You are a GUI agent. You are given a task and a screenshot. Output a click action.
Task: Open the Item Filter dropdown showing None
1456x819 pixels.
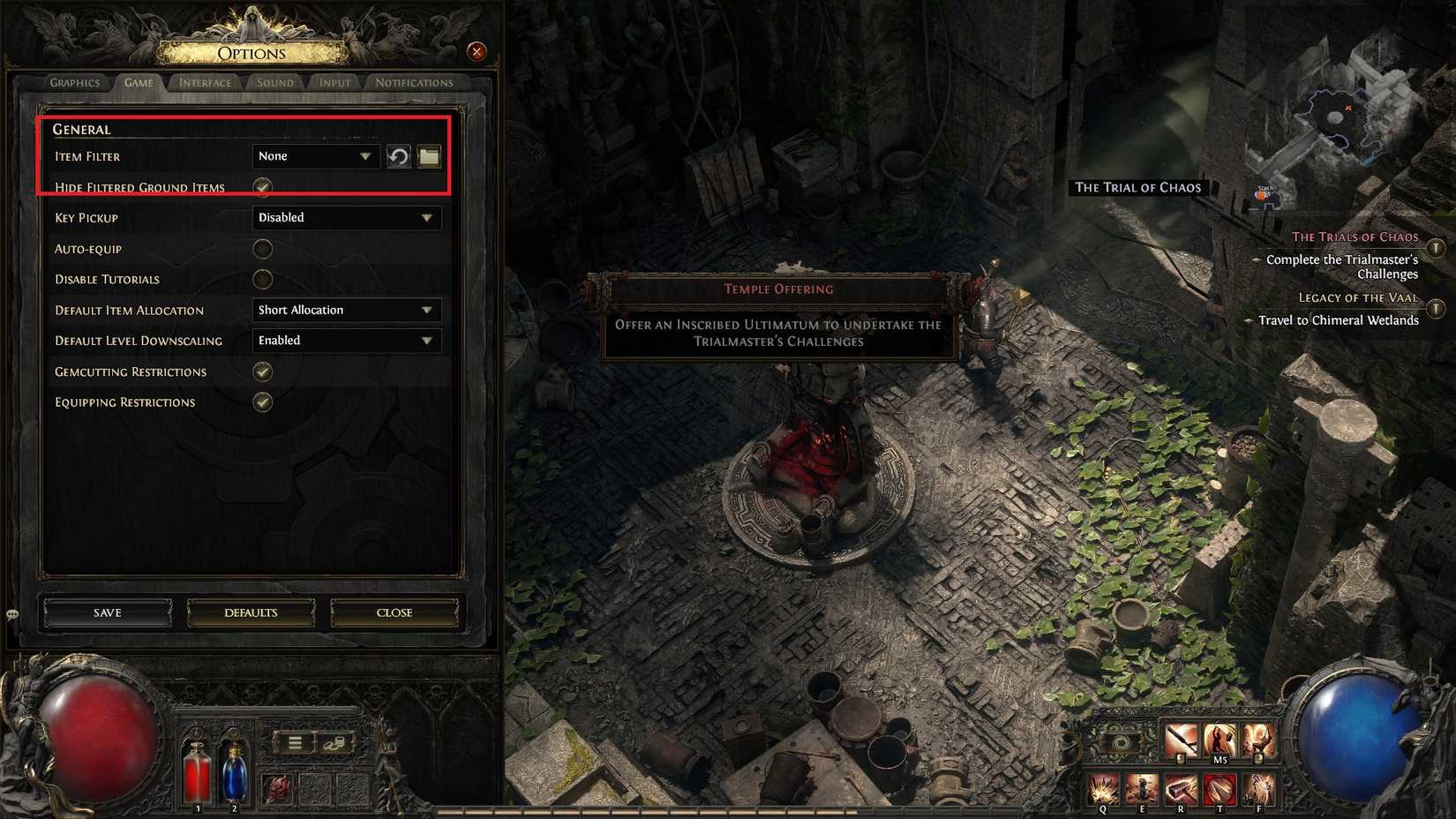(315, 156)
